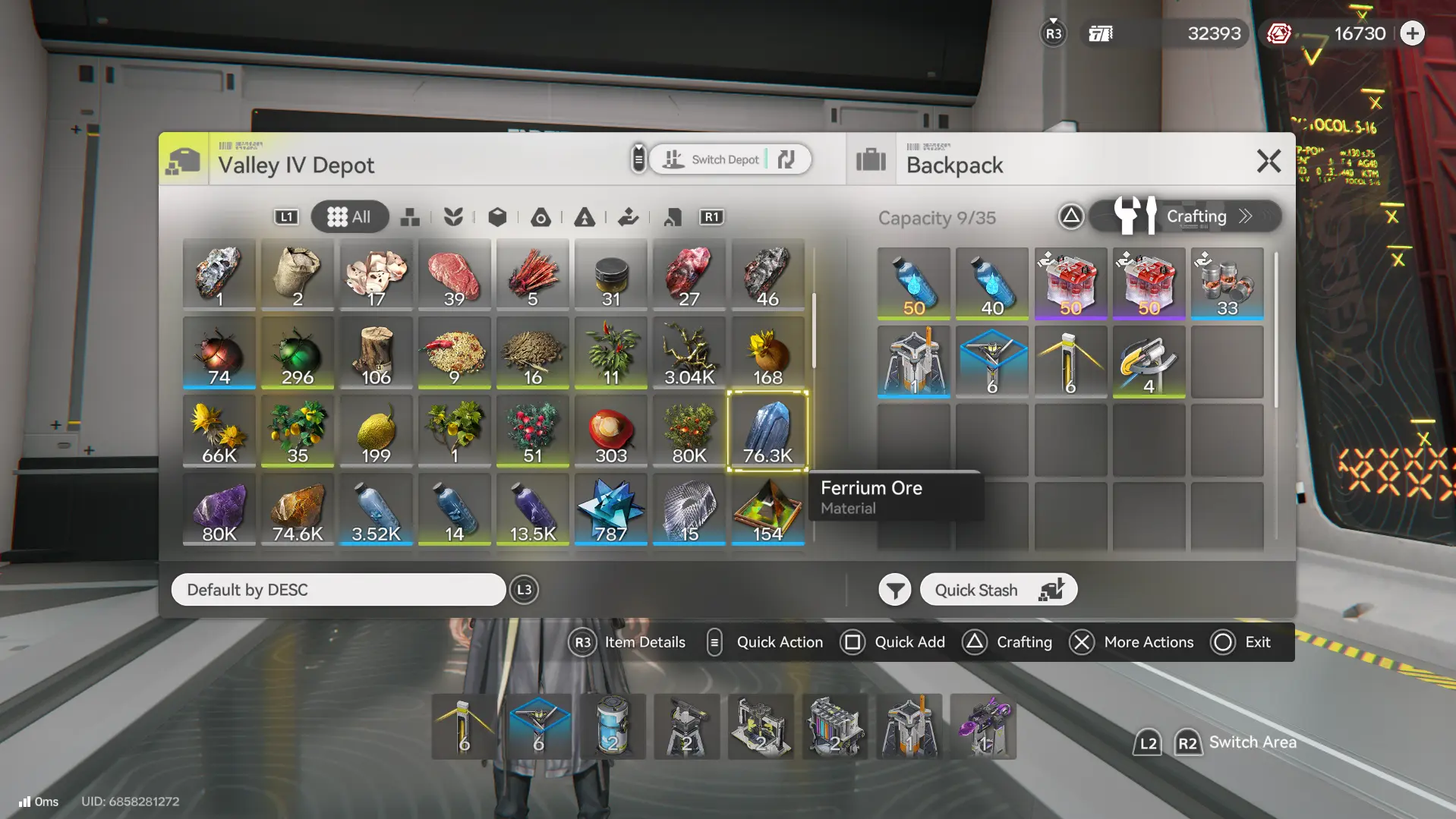Select the rainbow pyramid item stack of 154
Viewport: 1456px width, 819px height.
point(767,509)
